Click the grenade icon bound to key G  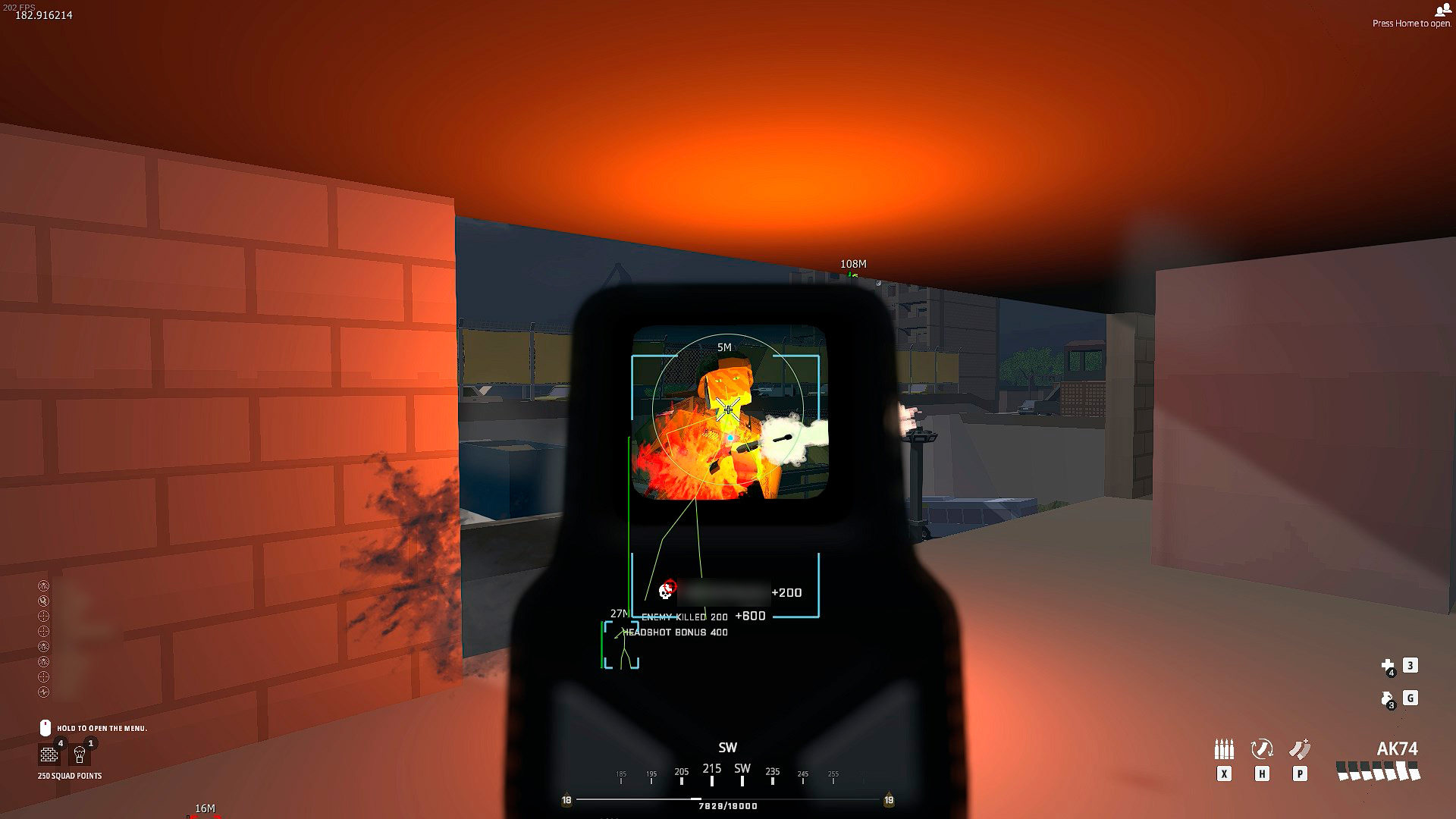pyautogui.click(x=1386, y=699)
